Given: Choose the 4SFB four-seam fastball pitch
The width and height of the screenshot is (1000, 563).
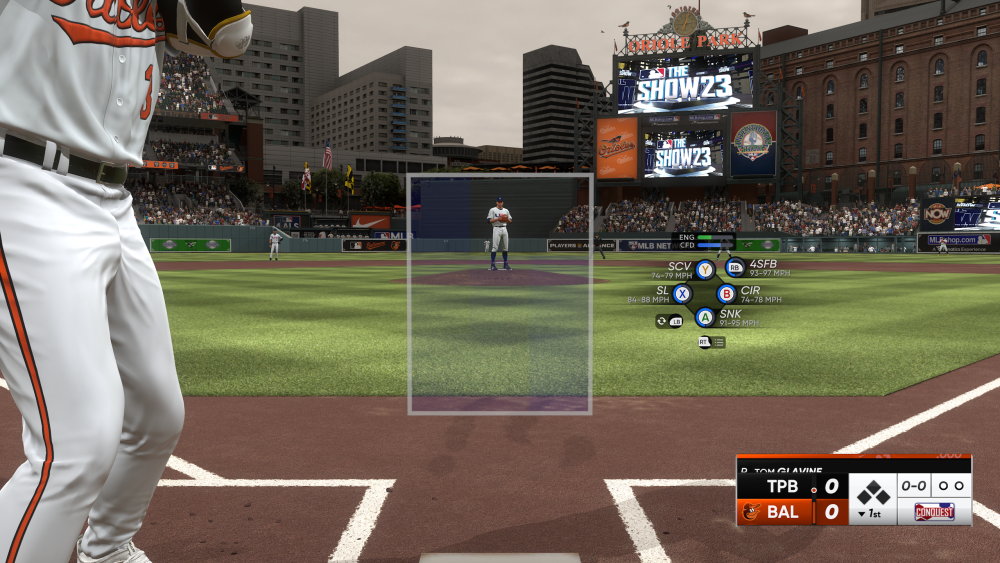Looking at the screenshot, I should 735,267.
